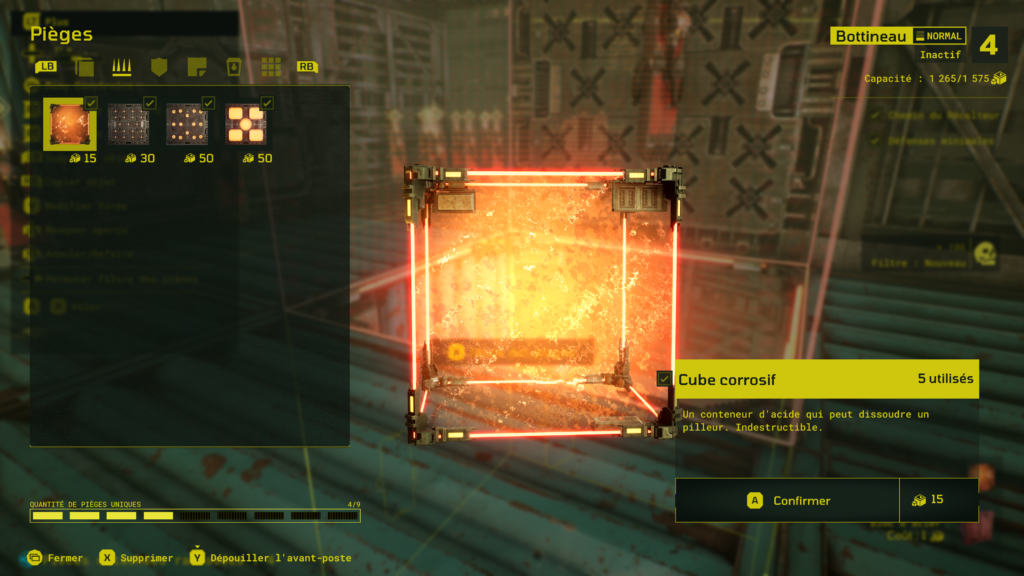This screenshot has width=1024, height=576.
Task: Choose the trap costing 30 resources
Action: 128,125
